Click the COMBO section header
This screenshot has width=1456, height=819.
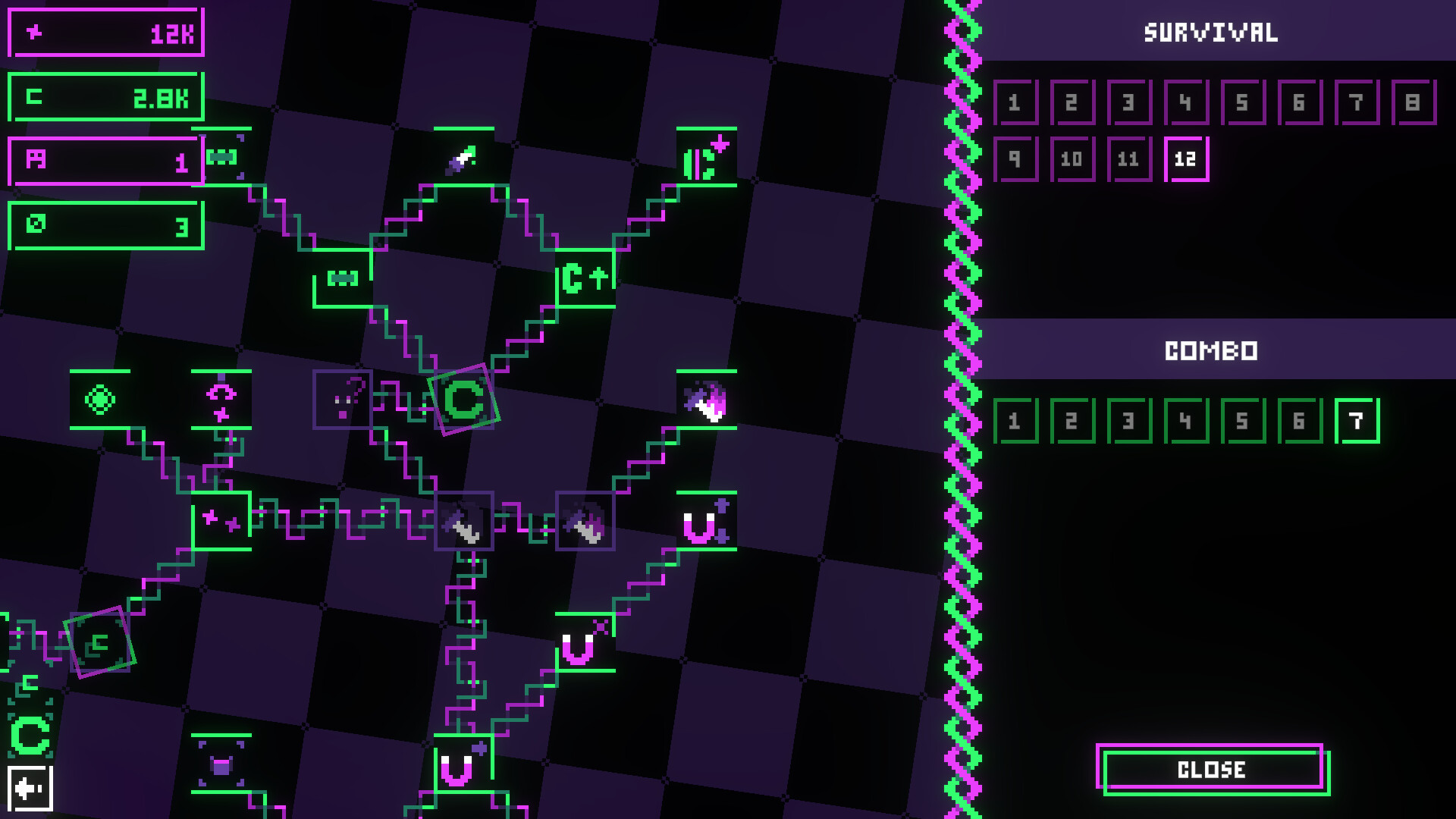click(x=1210, y=350)
